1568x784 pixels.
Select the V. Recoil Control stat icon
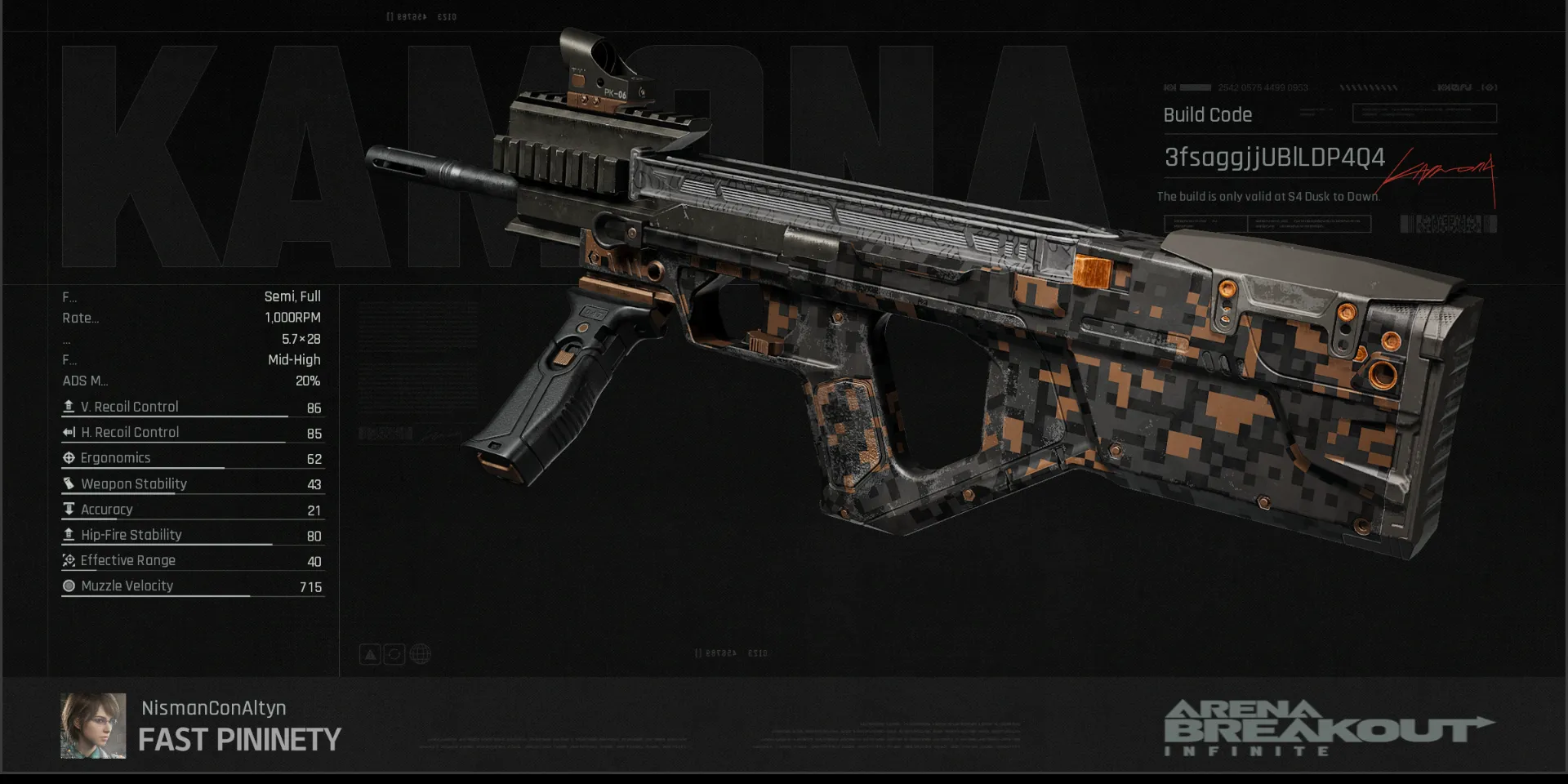[69, 406]
